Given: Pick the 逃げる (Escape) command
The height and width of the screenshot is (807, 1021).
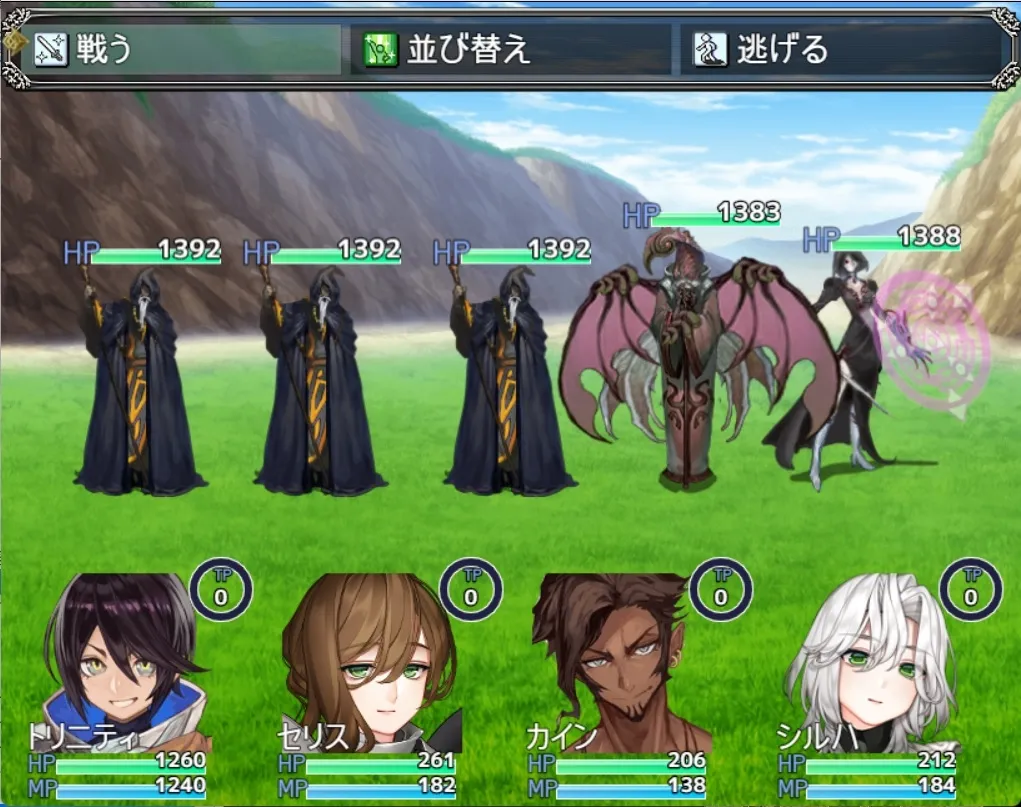Looking at the screenshot, I should pyautogui.click(x=845, y=50).
